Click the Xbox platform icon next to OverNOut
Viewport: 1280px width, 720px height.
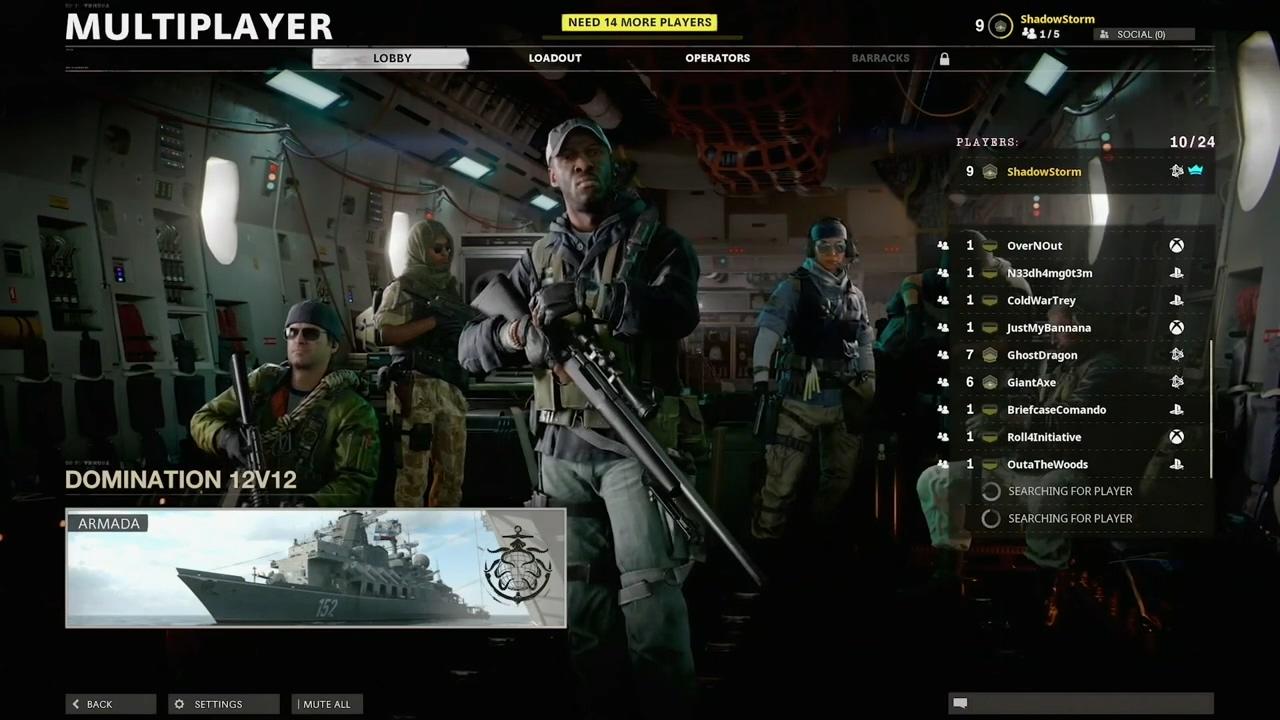click(1176, 245)
